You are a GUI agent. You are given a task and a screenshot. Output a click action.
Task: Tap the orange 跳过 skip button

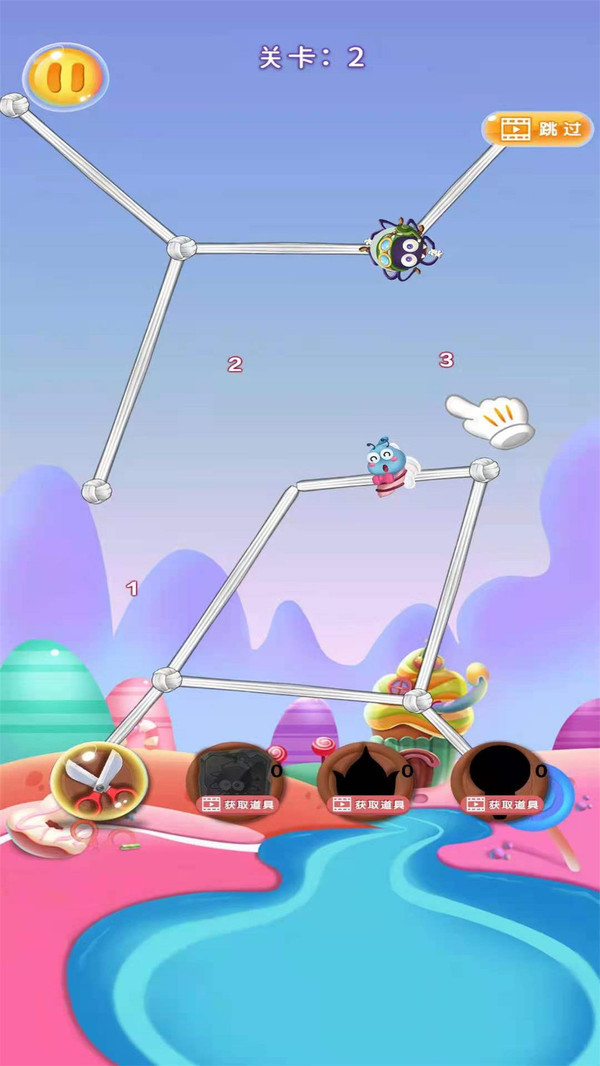(537, 128)
